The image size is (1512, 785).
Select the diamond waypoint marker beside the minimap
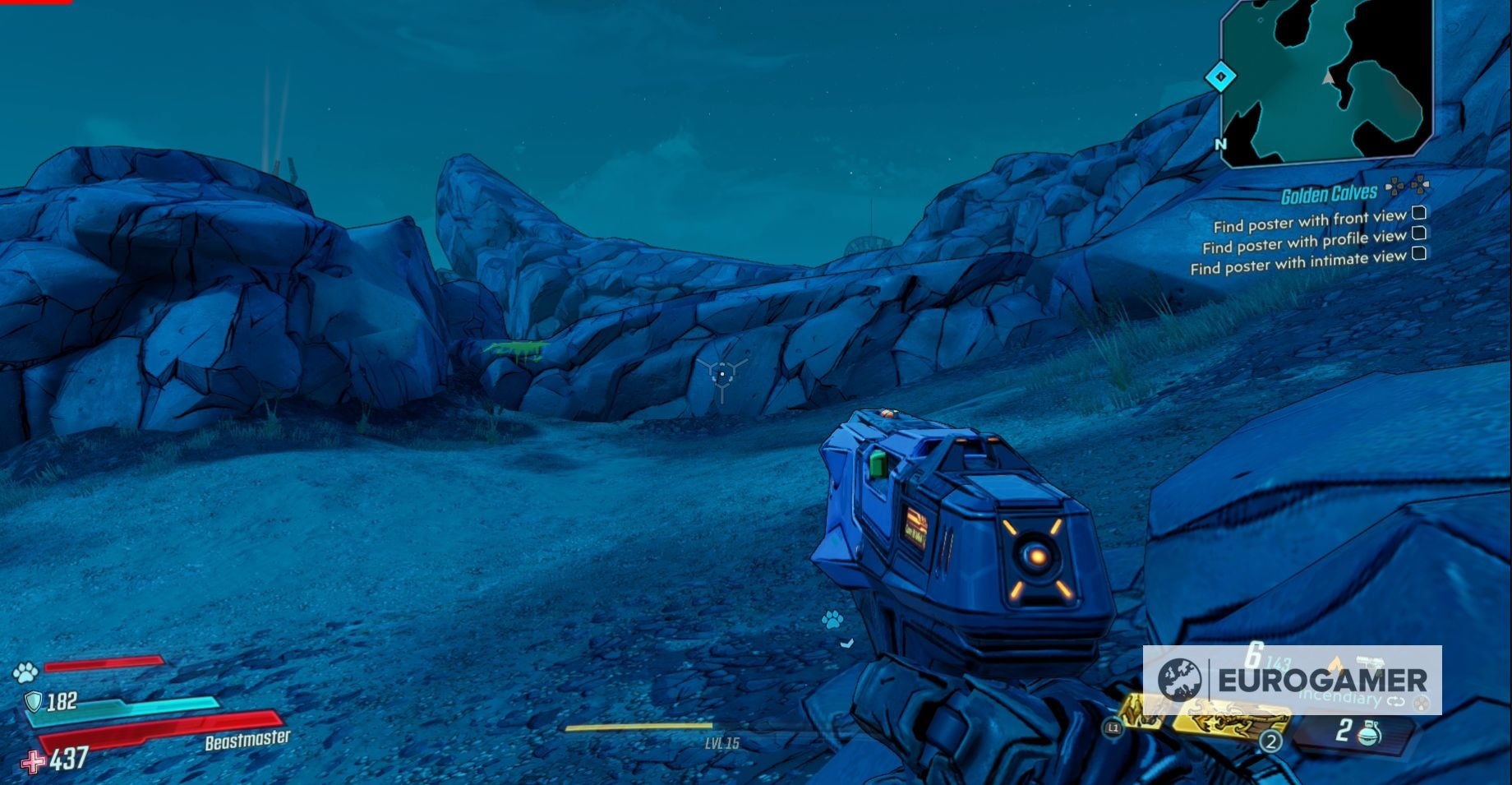pos(1220,77)
